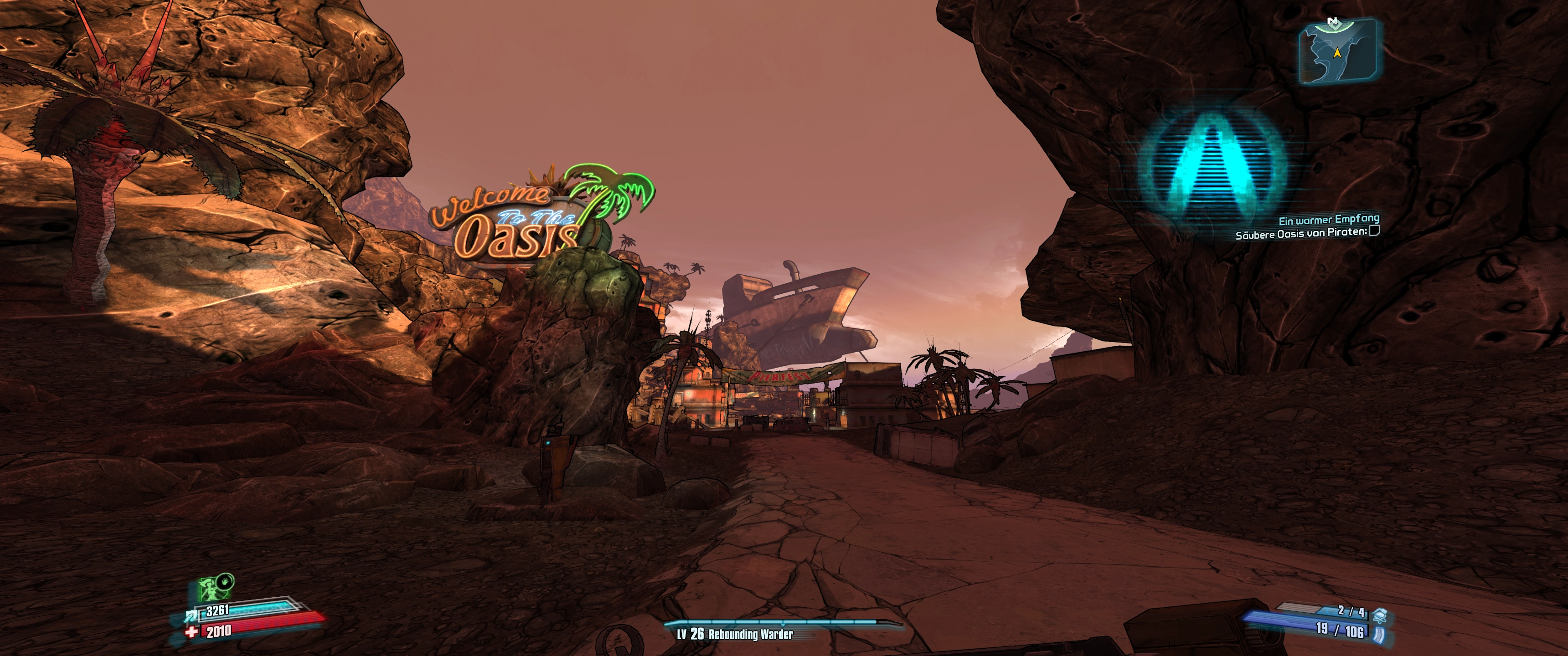Click the red health cross icon
The image size is (1568, 656).
point(192,632)
